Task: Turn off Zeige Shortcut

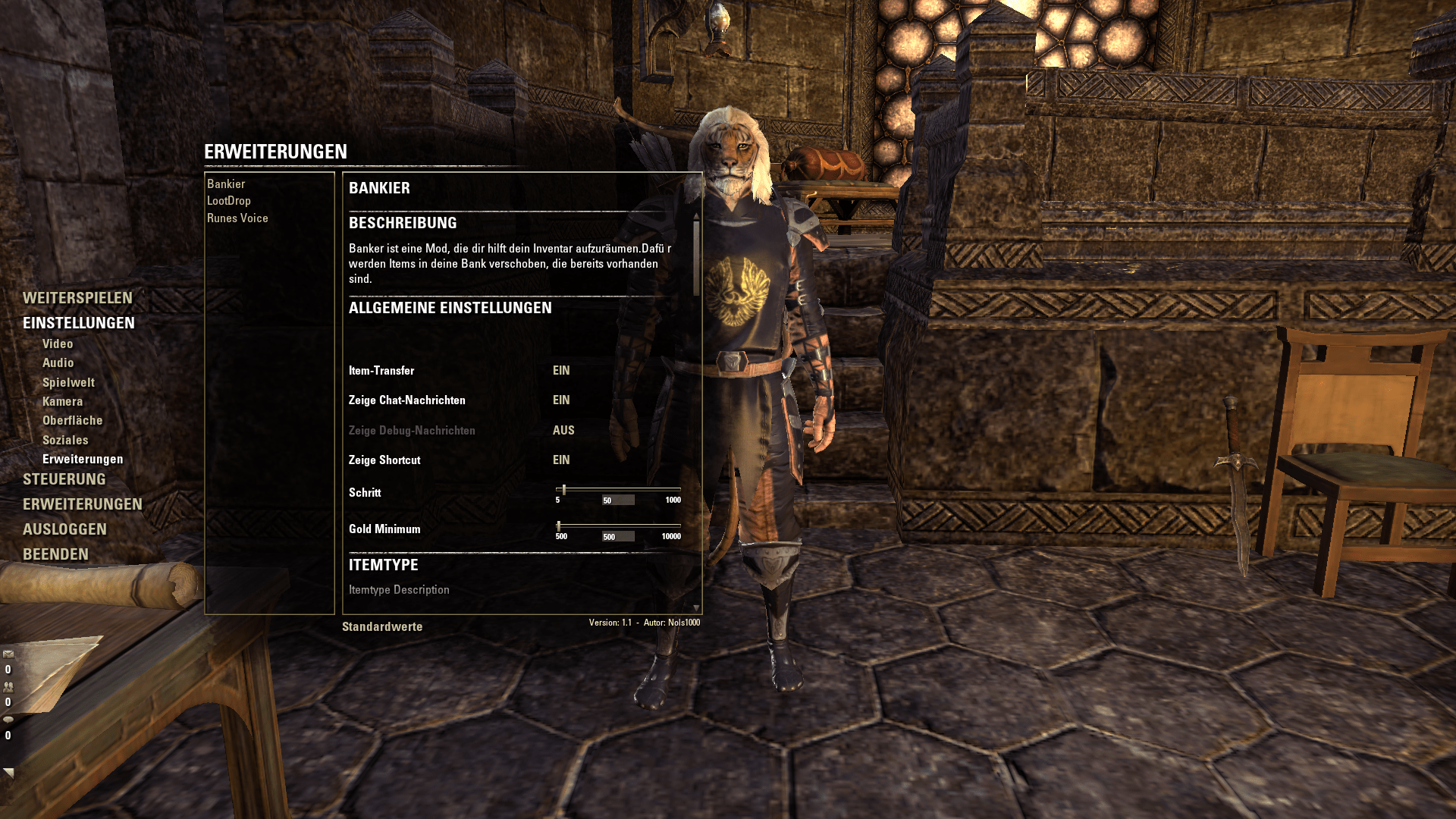Action: coord(560,460)
